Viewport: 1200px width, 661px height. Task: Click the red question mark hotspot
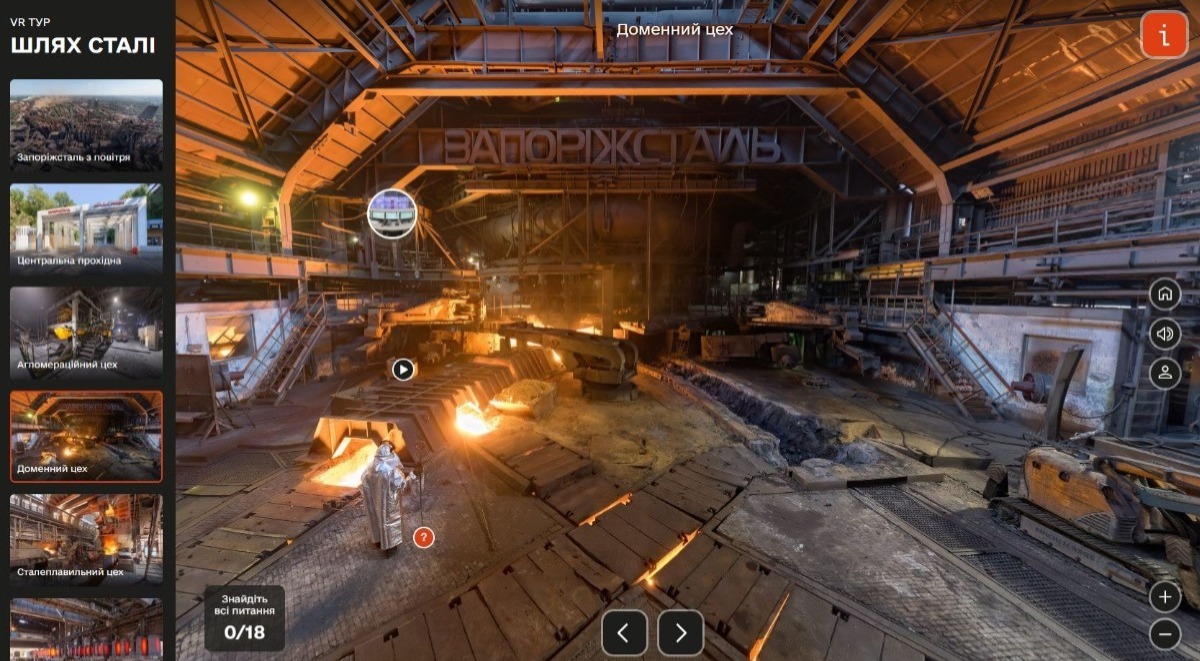[x=424, y=538]
